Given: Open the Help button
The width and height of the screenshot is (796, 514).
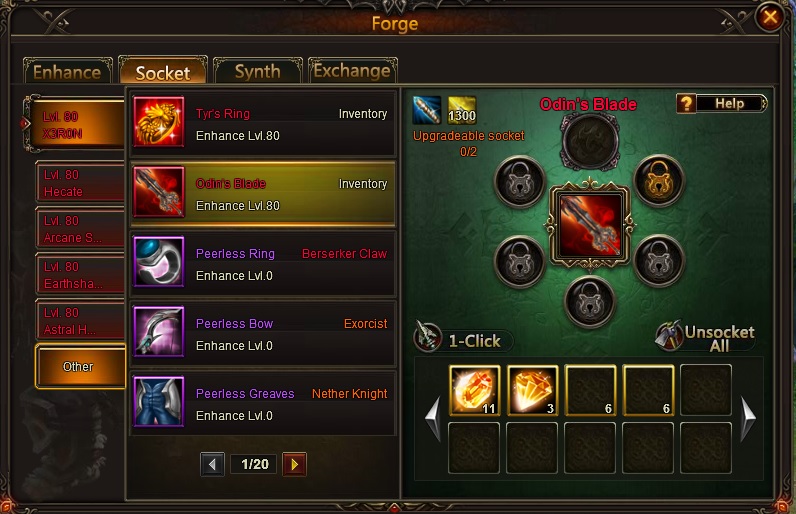Looking at the screenshot, I should 721,103.
